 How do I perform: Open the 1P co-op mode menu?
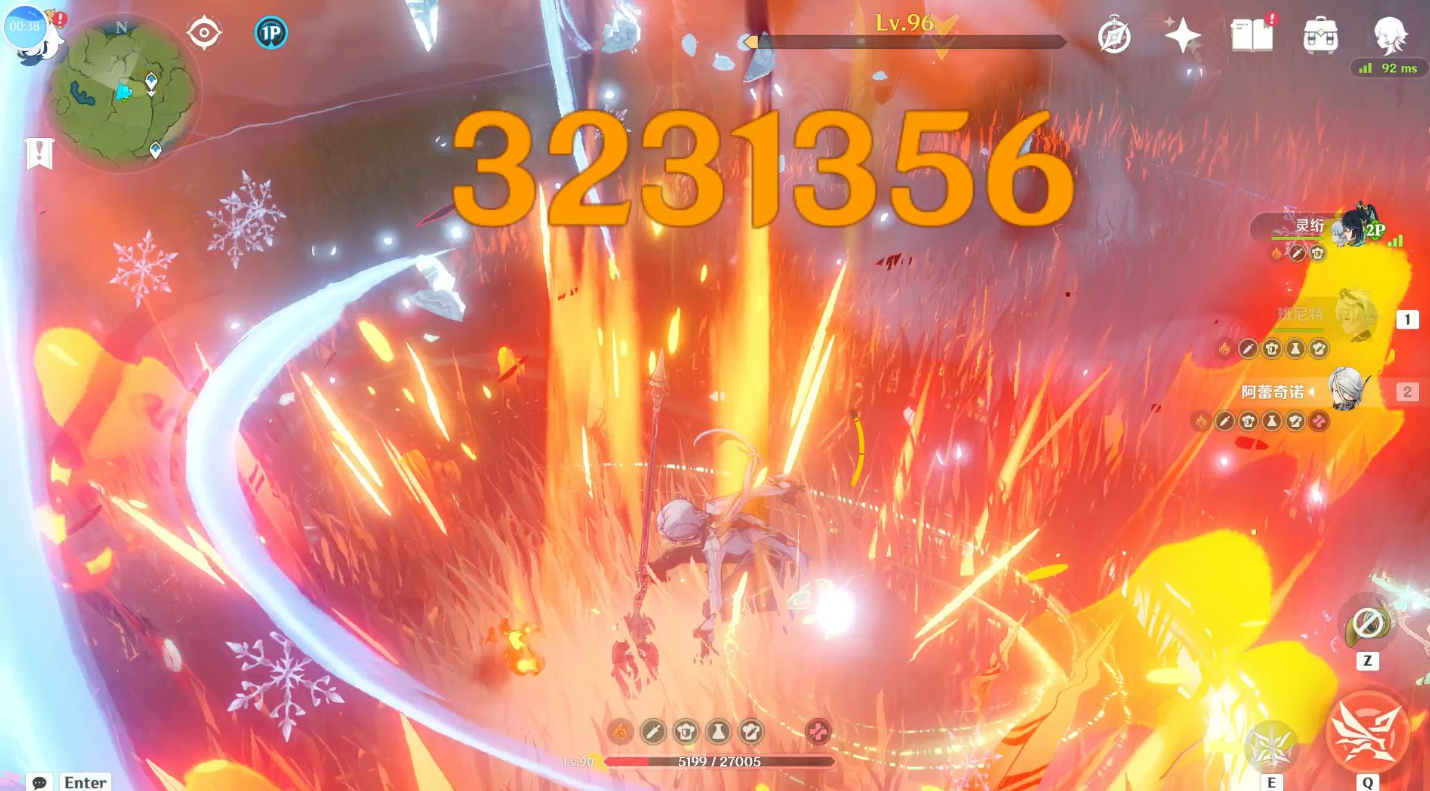pyautogui.click(x=271, y=33)
